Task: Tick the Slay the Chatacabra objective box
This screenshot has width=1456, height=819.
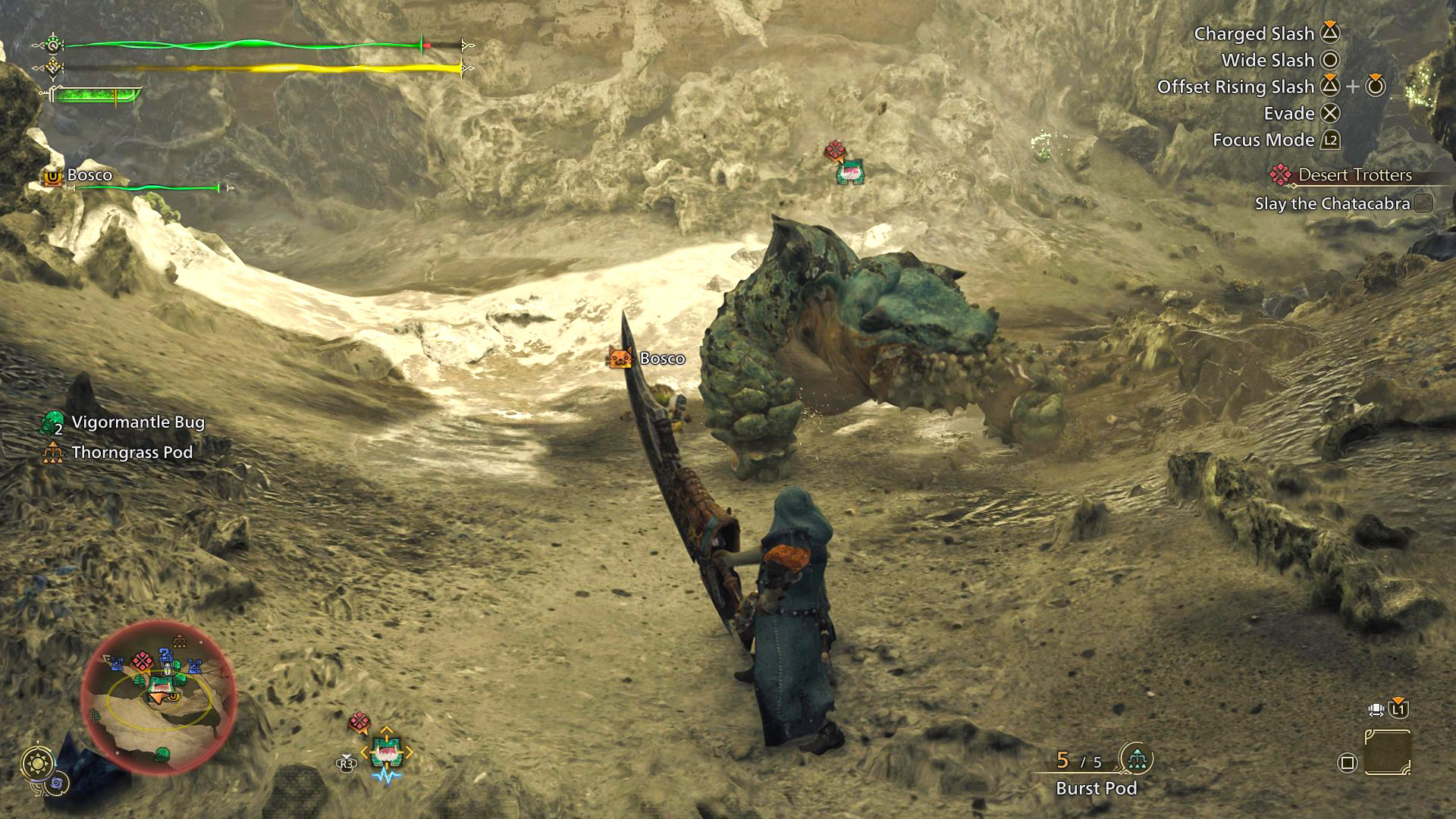Action: [1423, 203]
